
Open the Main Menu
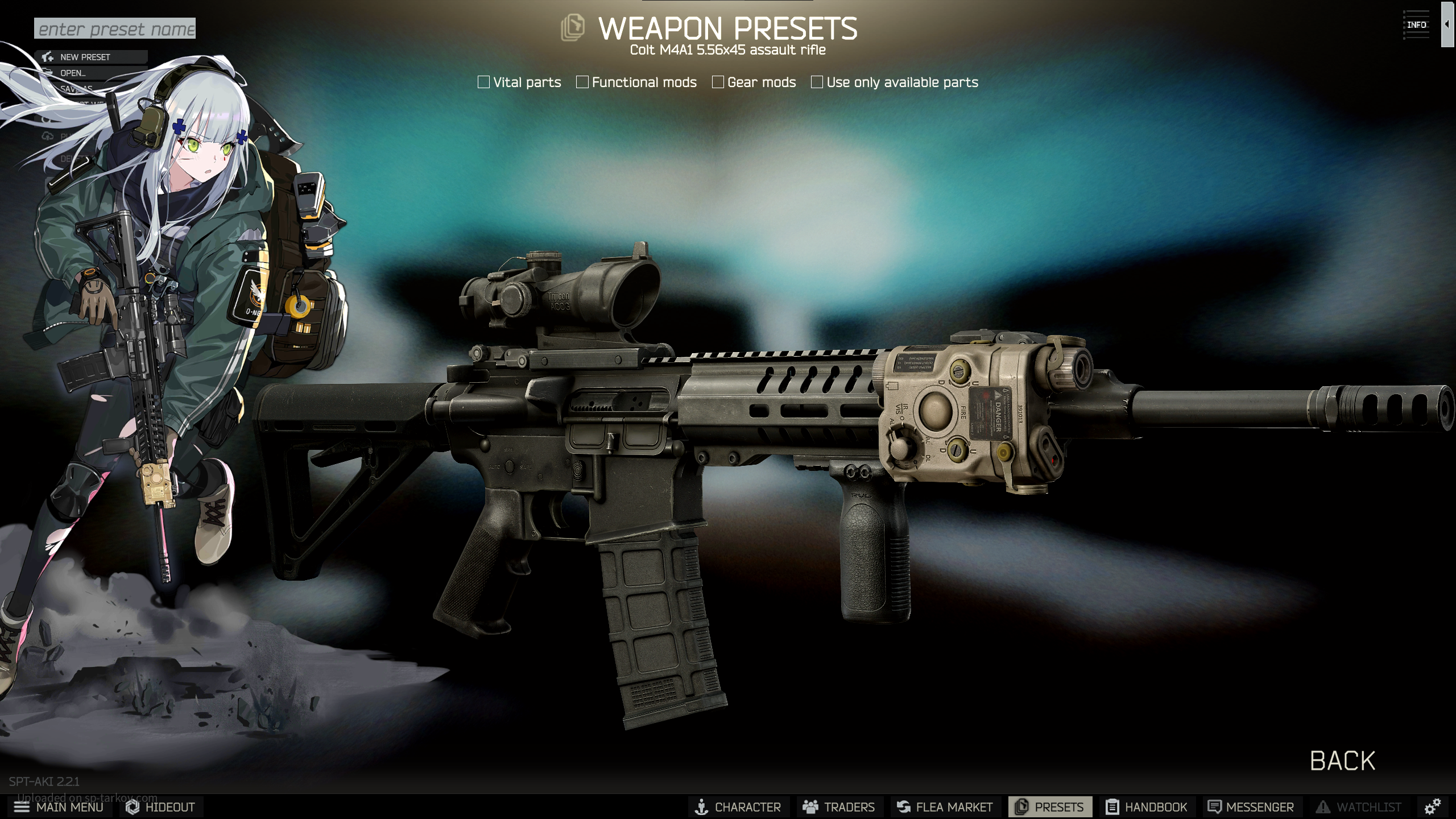tap(59, 807)
